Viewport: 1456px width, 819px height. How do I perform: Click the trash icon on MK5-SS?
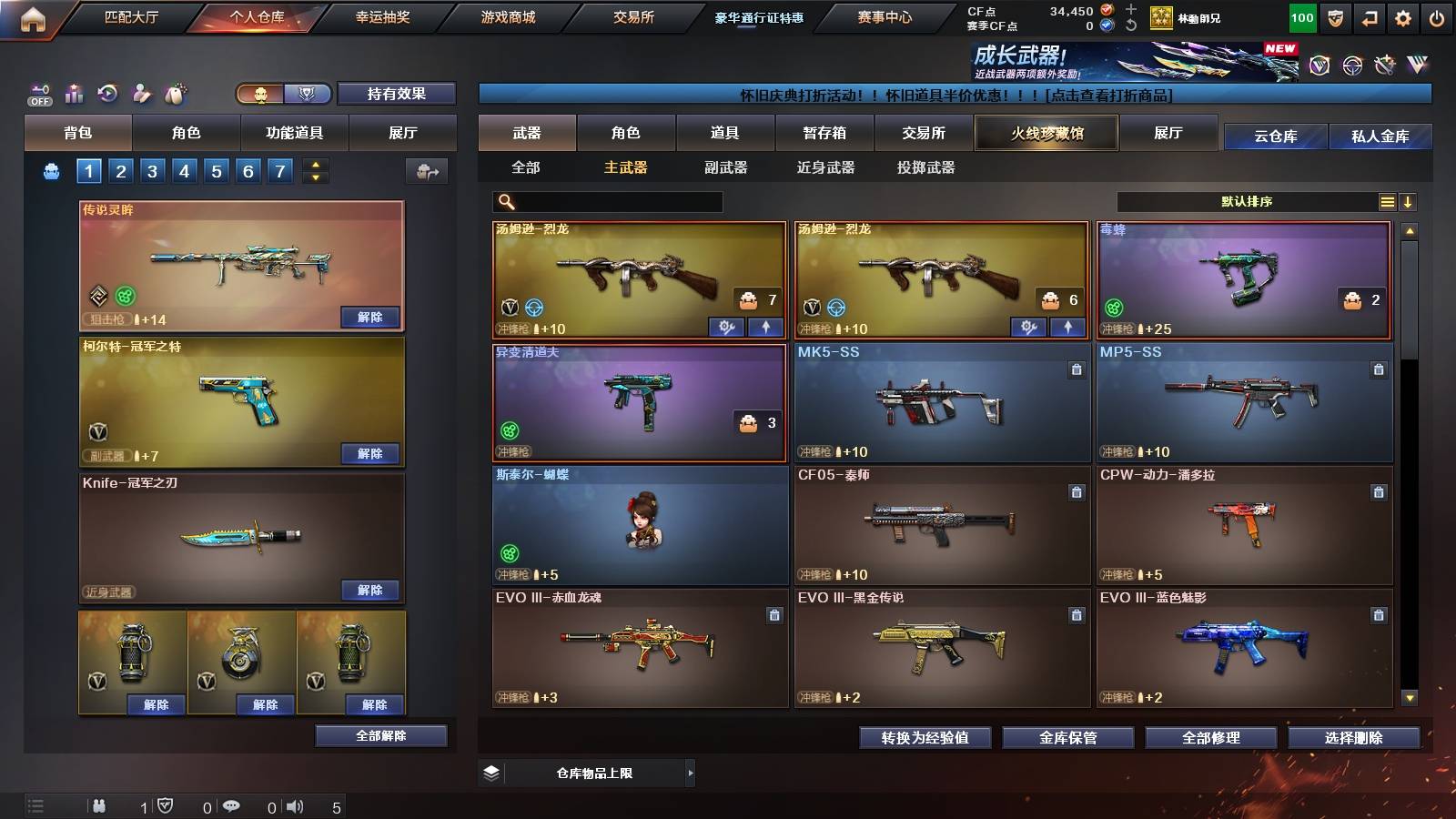[1075, 370]
